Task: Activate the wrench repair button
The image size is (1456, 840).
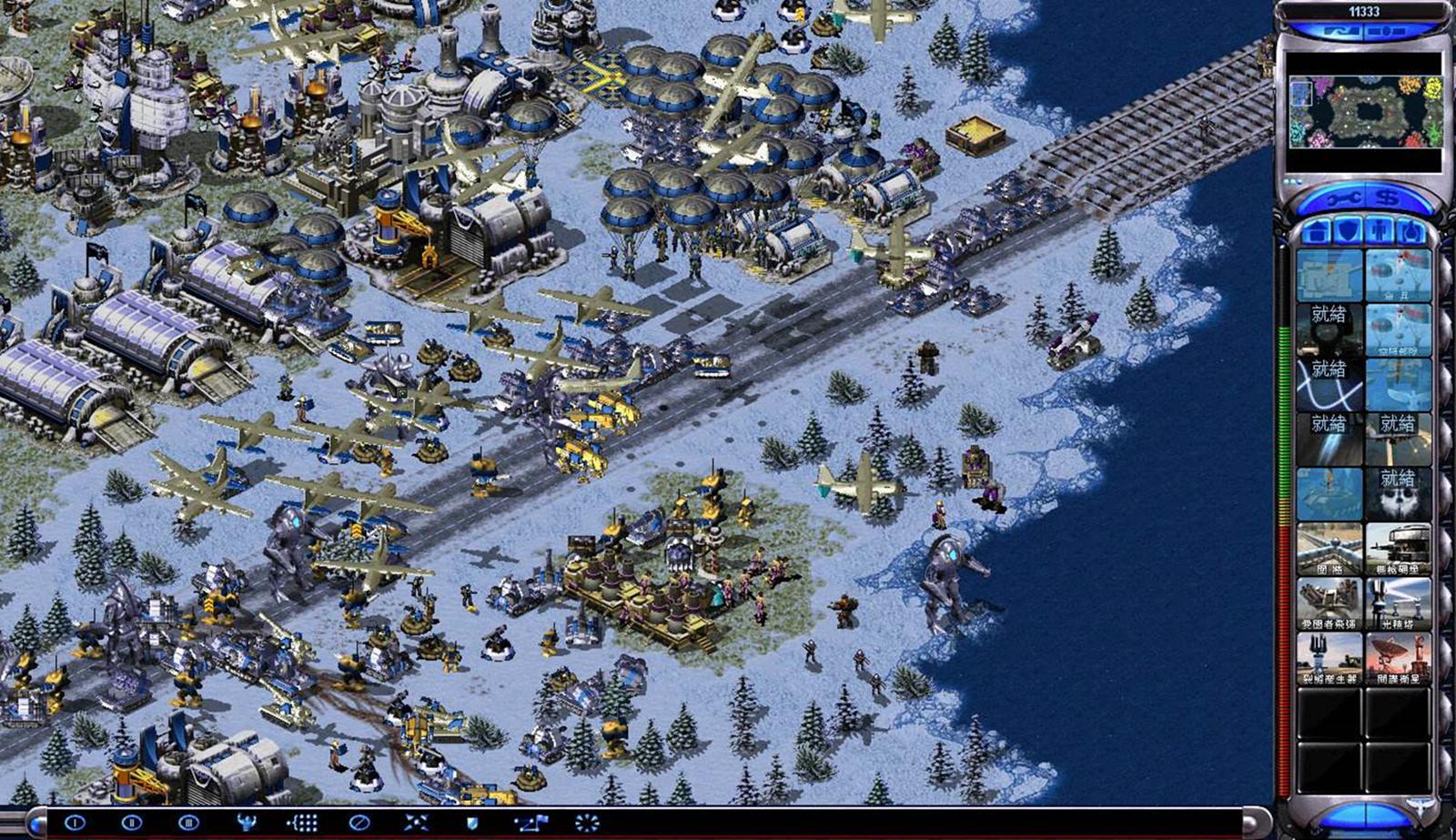Action: (x=1341, y=198)
